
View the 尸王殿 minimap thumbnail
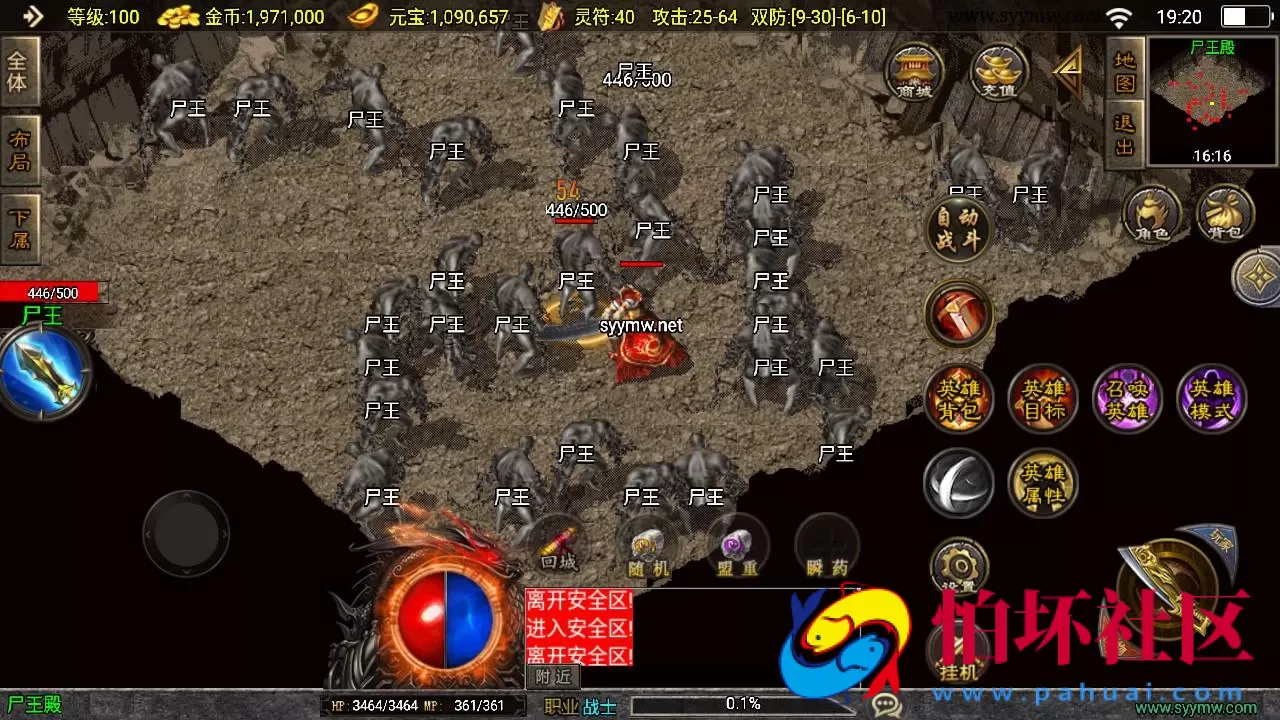click(1210, 100)
